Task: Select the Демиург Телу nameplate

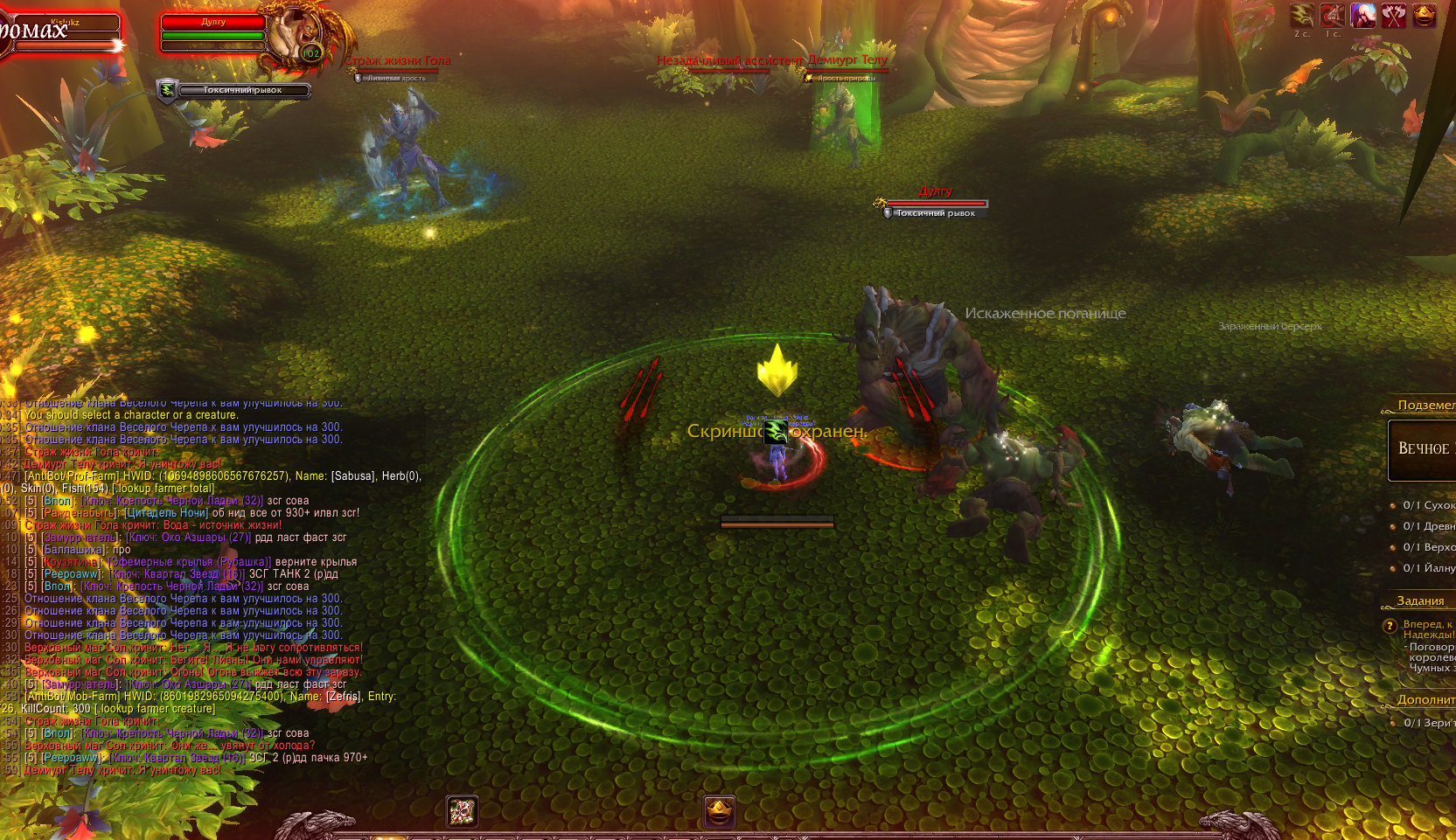Action: pyautogui.click(x=846, y=59)
